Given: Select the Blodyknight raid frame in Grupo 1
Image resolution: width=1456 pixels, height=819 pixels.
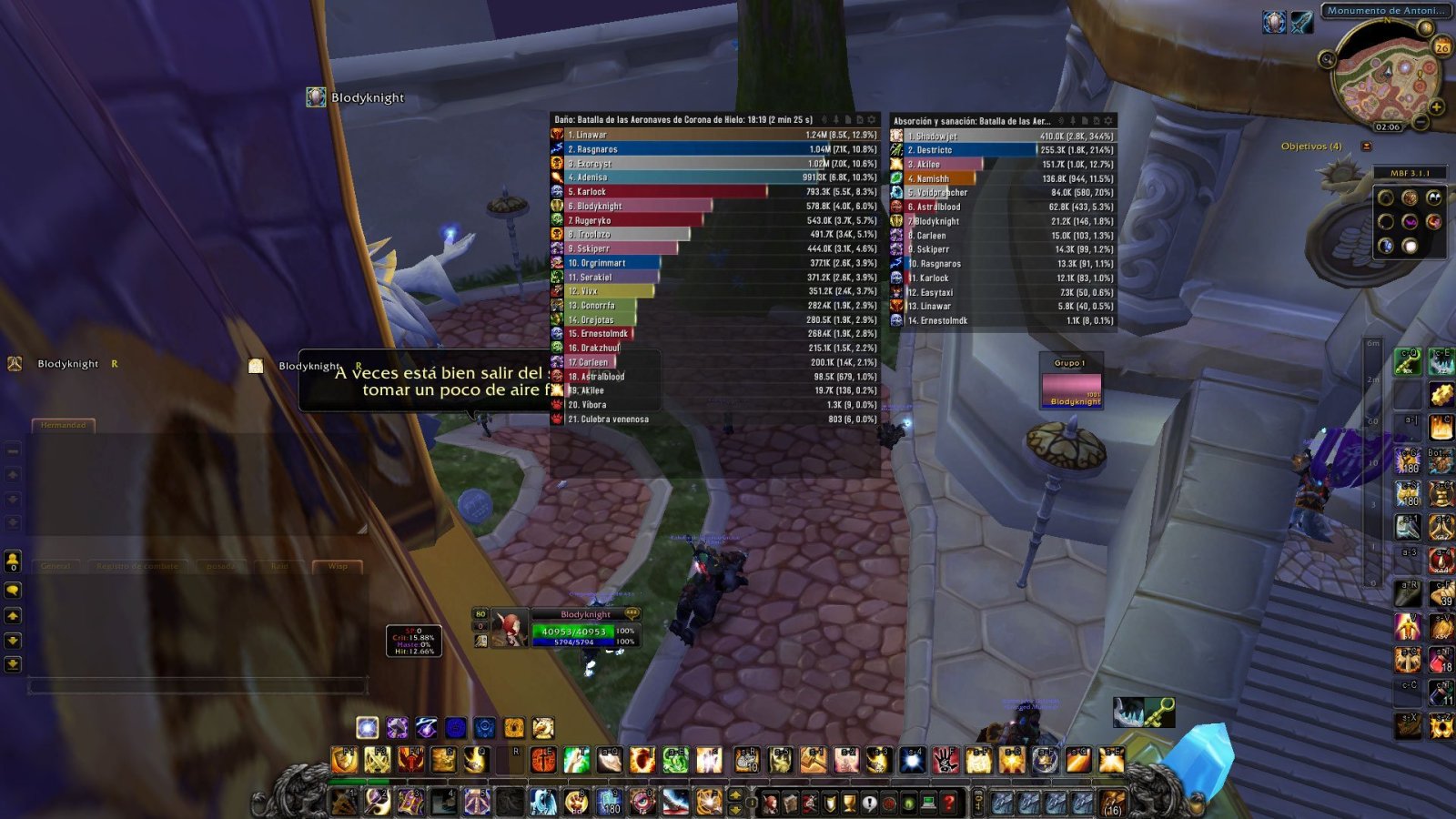Looking at the screenshot, I should coord(1071,390).
